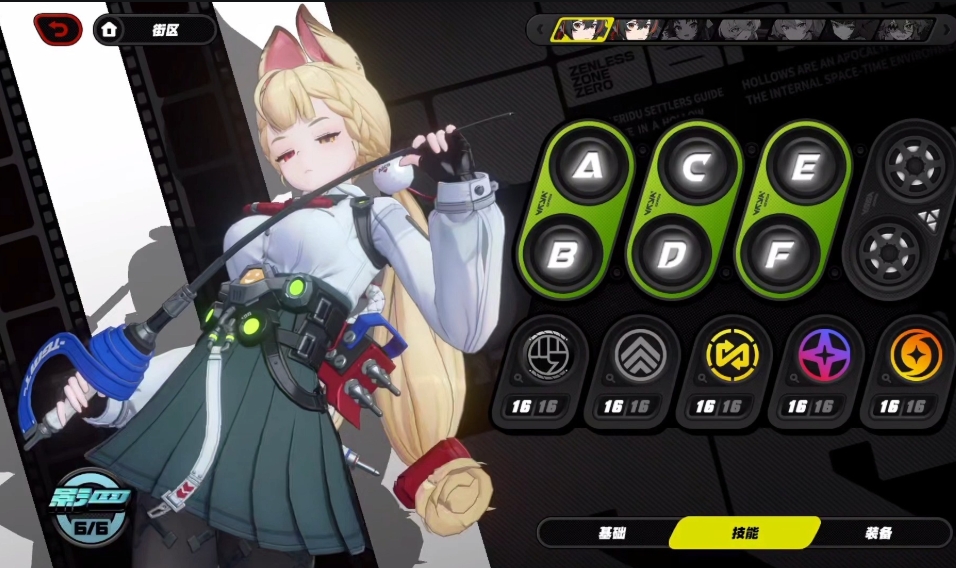The height and width of the screenshot is (568, 956).
Task: Tap core skill node F
Action: pyautogui.click(x=778, y=254)
